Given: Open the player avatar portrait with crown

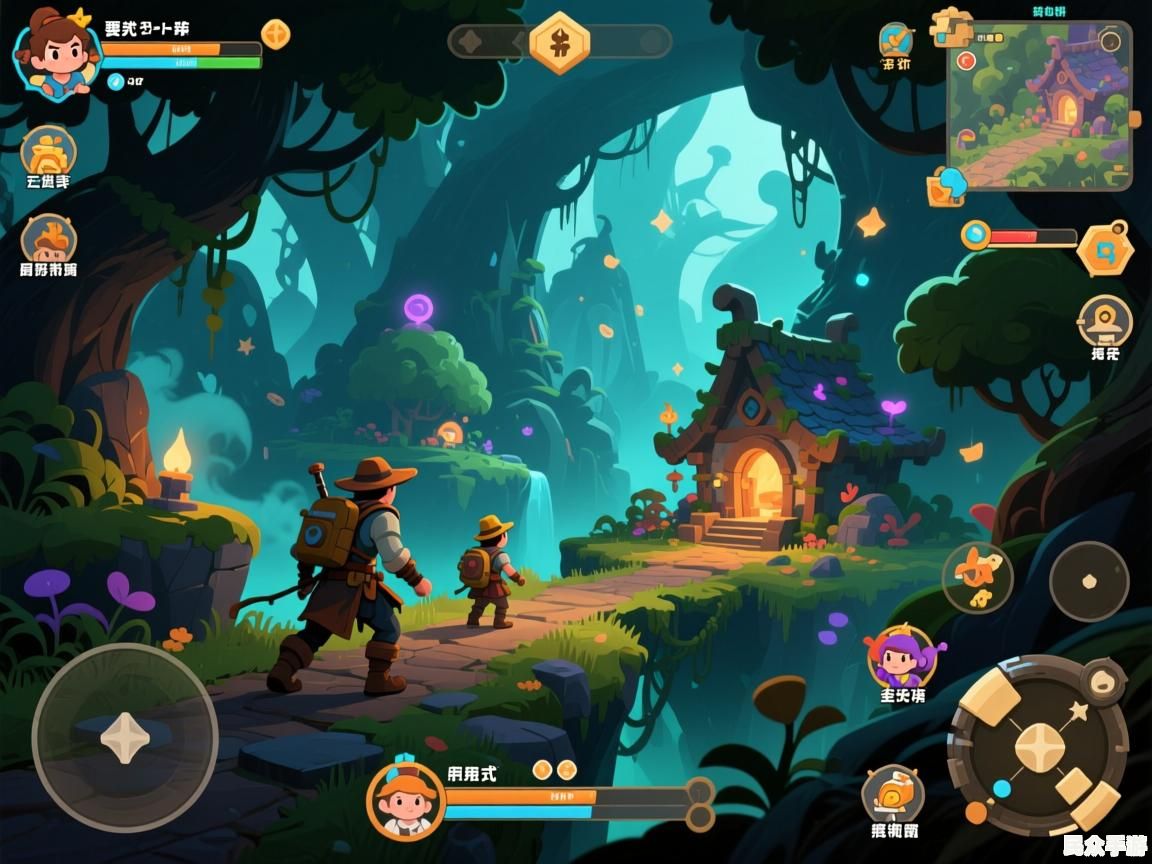Looking at the screenshot, I should [x=56, y=52].
